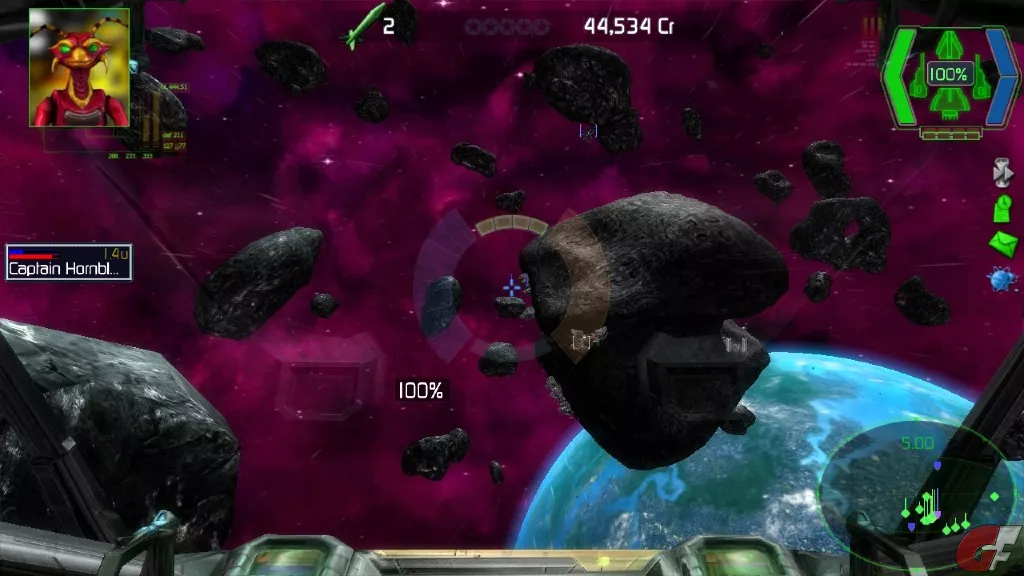The image size is (1024, 576).
Task: Select the ship shield status display
Action: point(948,76)
